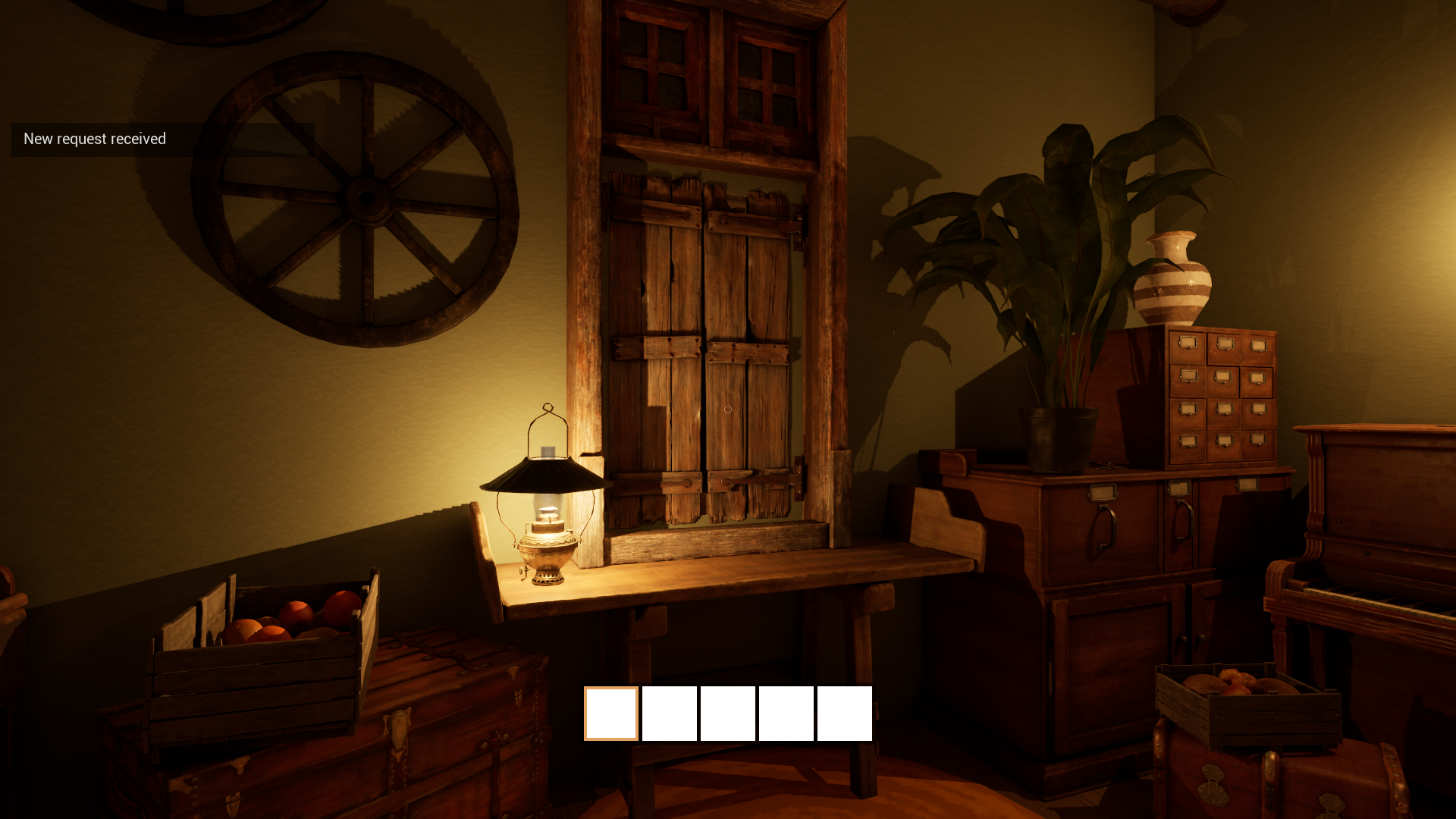Viewport: 1456px width, 819px height.
Task: Select the second inventory hotbar slot
Action: click(x=668, y=713)
